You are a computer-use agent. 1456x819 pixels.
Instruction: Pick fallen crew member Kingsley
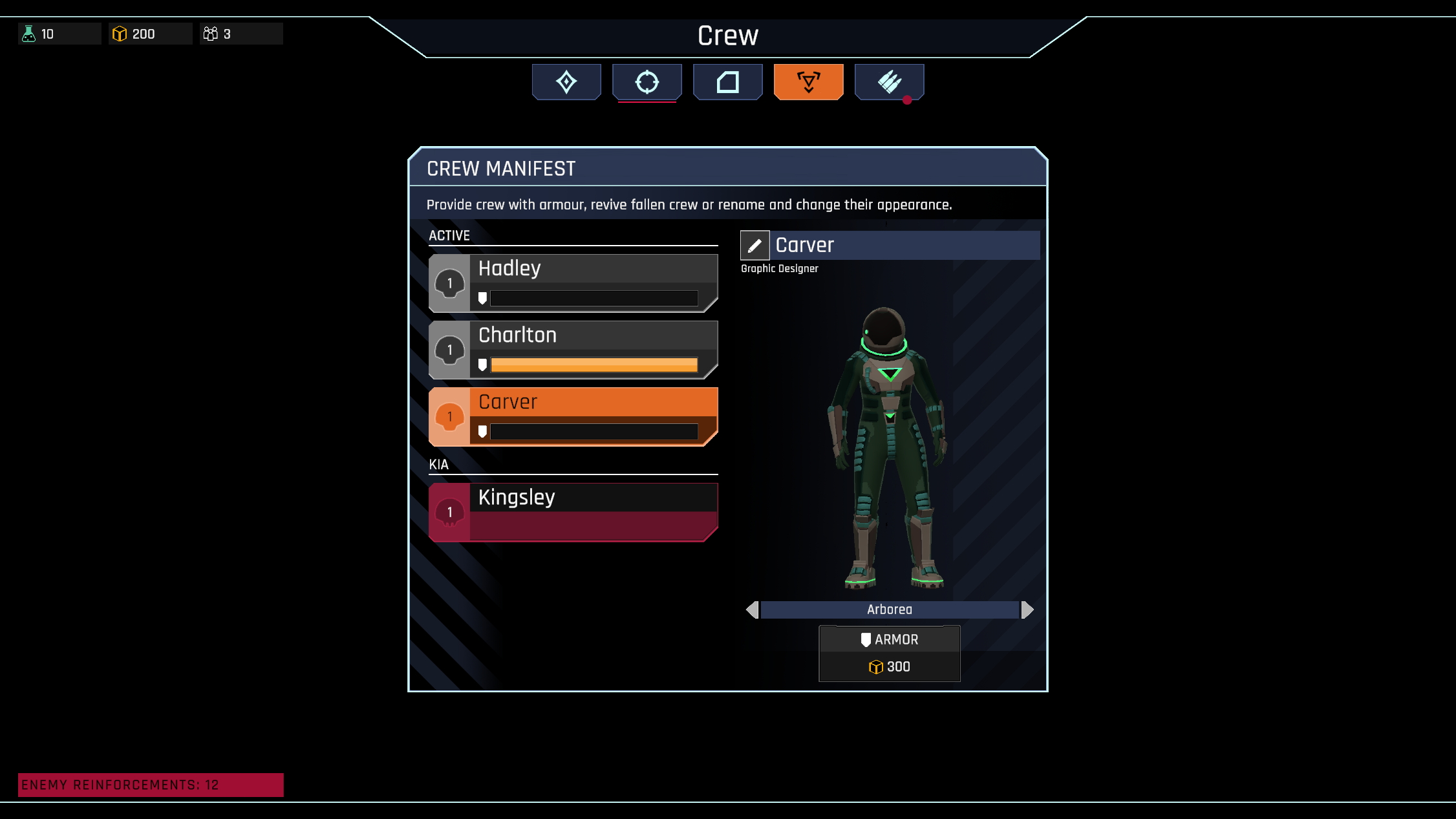click(573, 511)
